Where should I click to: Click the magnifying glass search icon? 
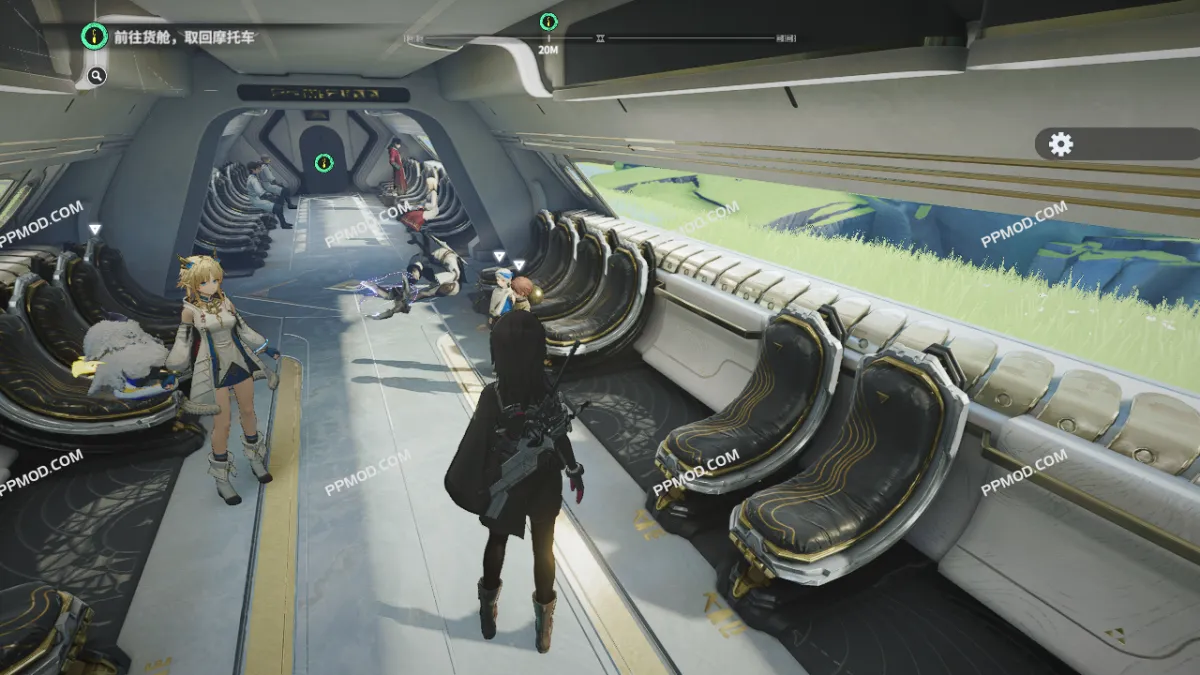[x=96, y=75]
